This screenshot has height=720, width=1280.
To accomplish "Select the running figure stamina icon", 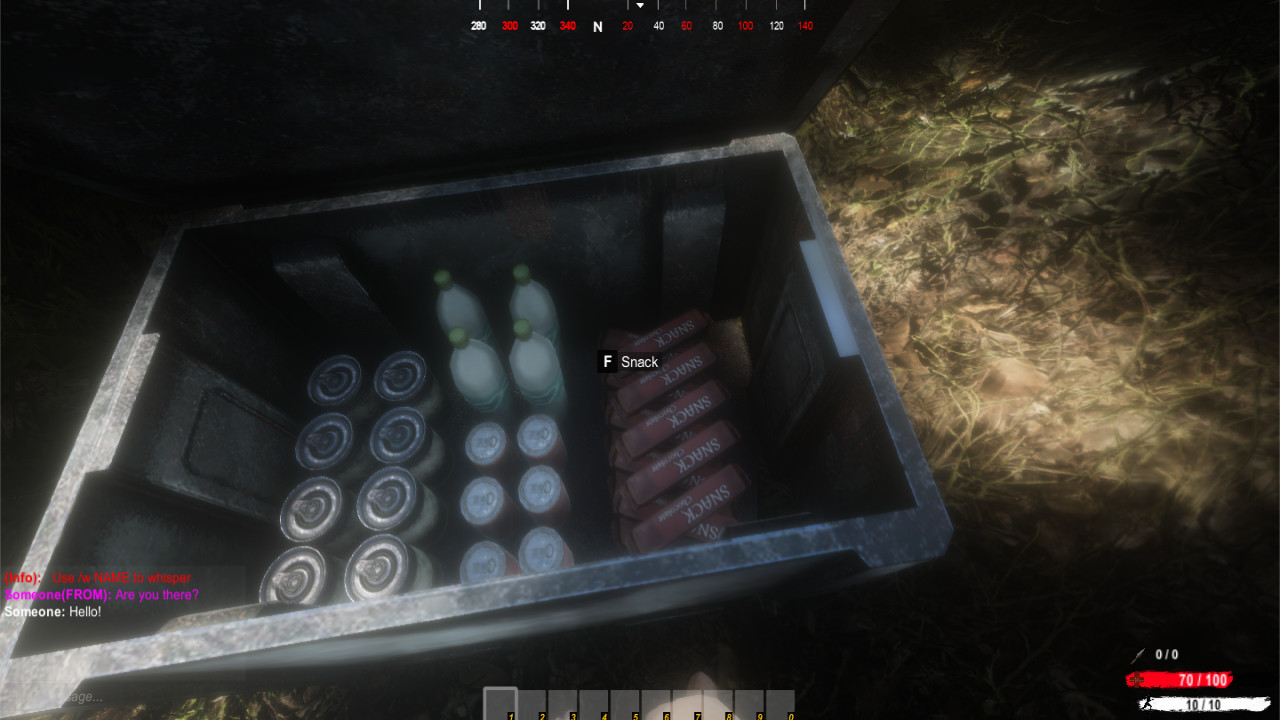I will [x=1148, y=702].
